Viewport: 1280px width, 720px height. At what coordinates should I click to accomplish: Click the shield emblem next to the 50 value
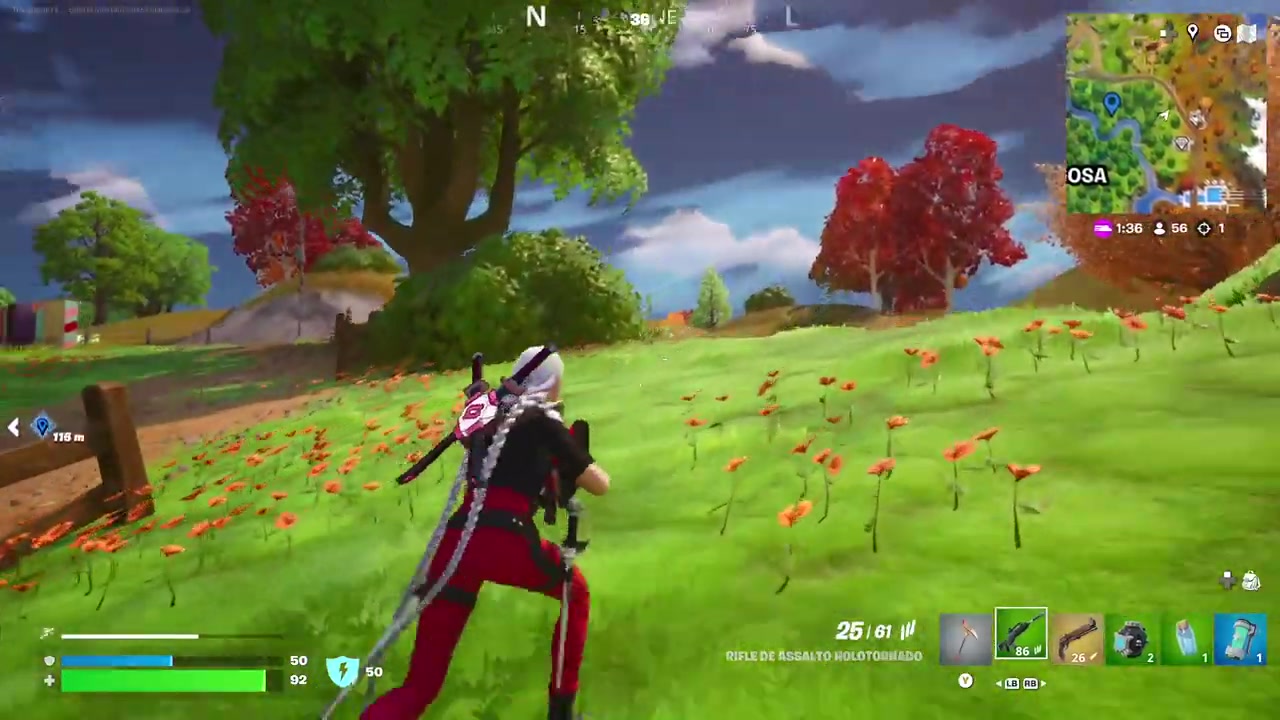tap(343, 671)
